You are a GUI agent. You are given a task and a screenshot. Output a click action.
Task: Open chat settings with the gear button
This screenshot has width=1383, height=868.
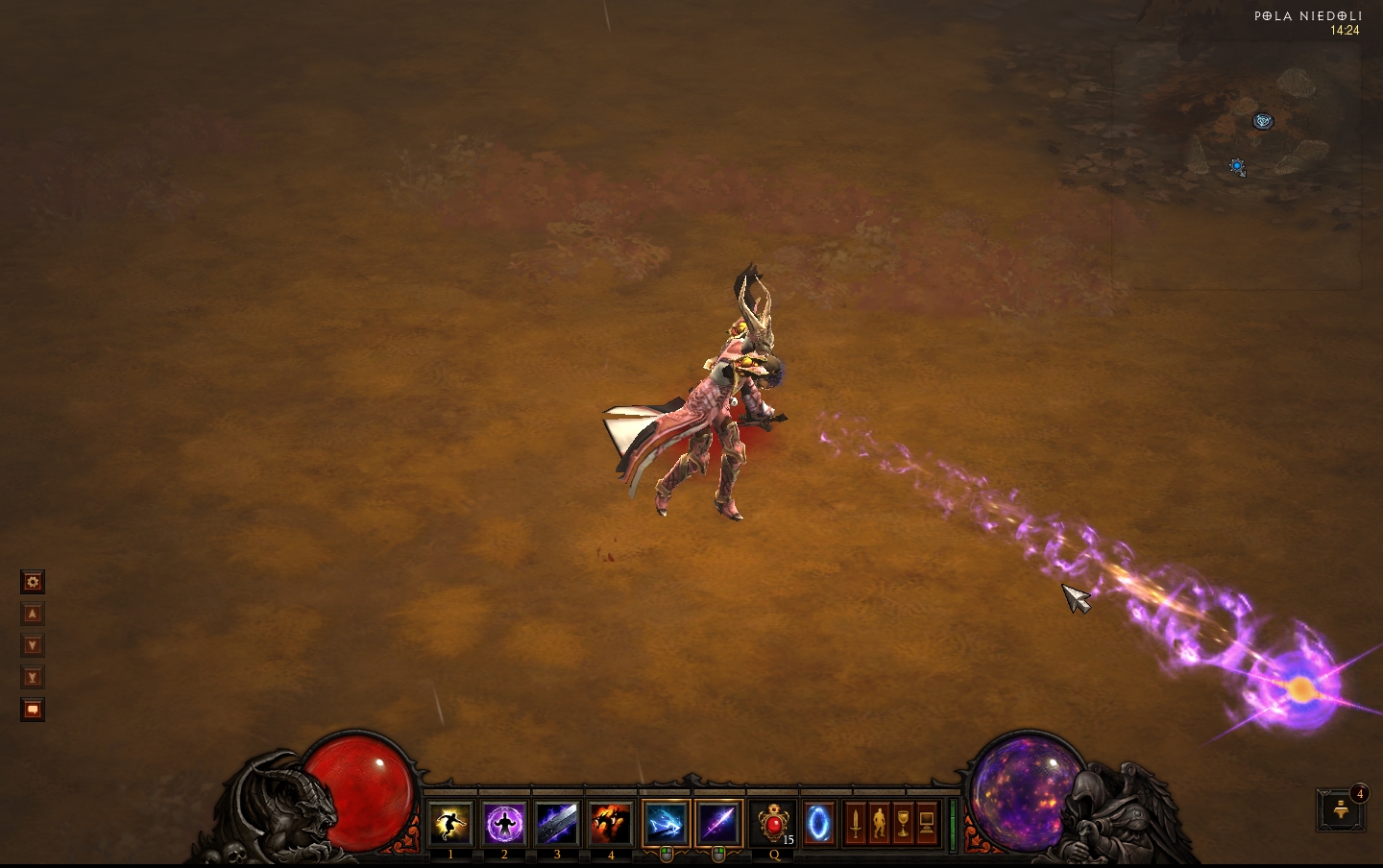coord(33,582)
